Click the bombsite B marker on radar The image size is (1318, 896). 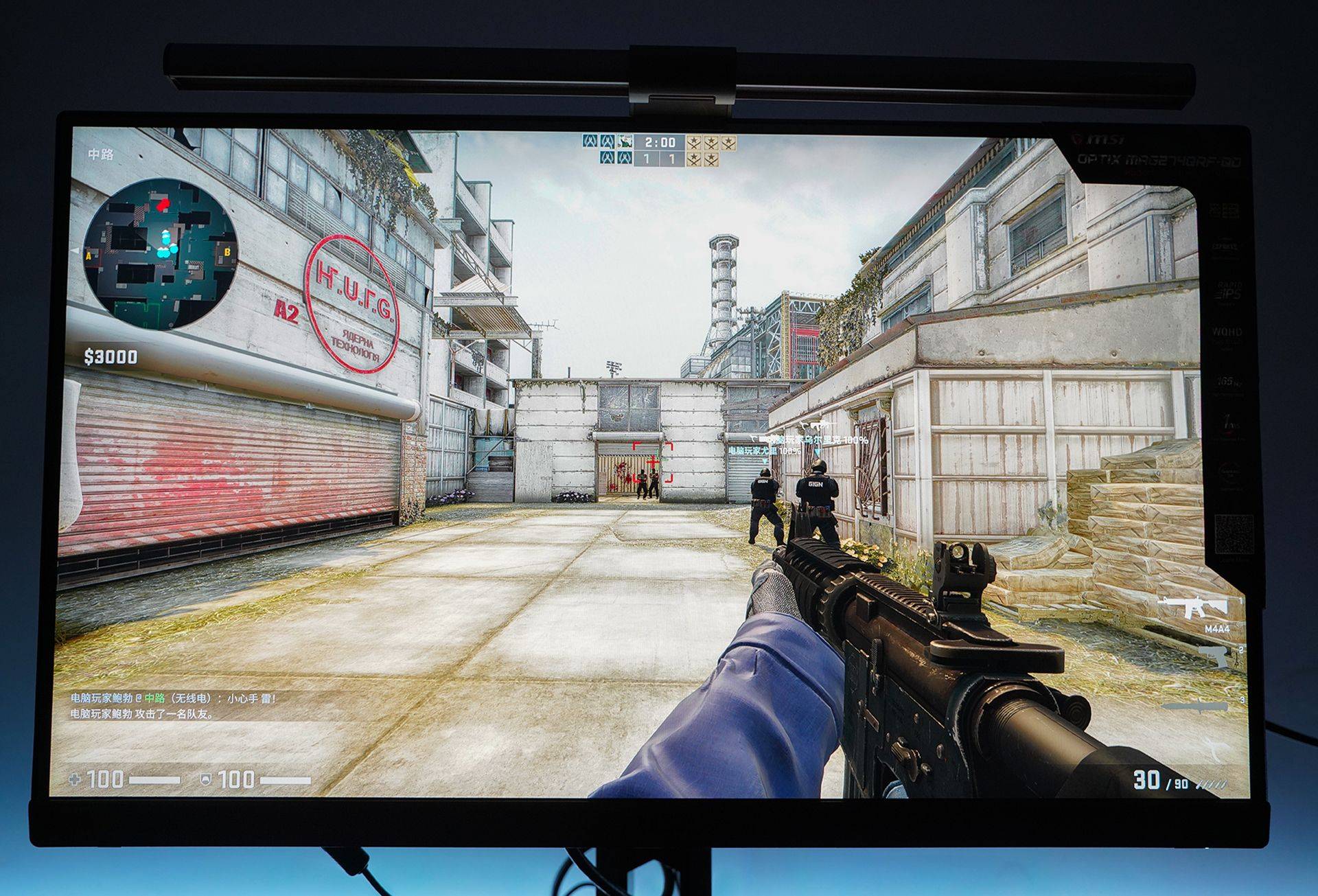(227, 253)
